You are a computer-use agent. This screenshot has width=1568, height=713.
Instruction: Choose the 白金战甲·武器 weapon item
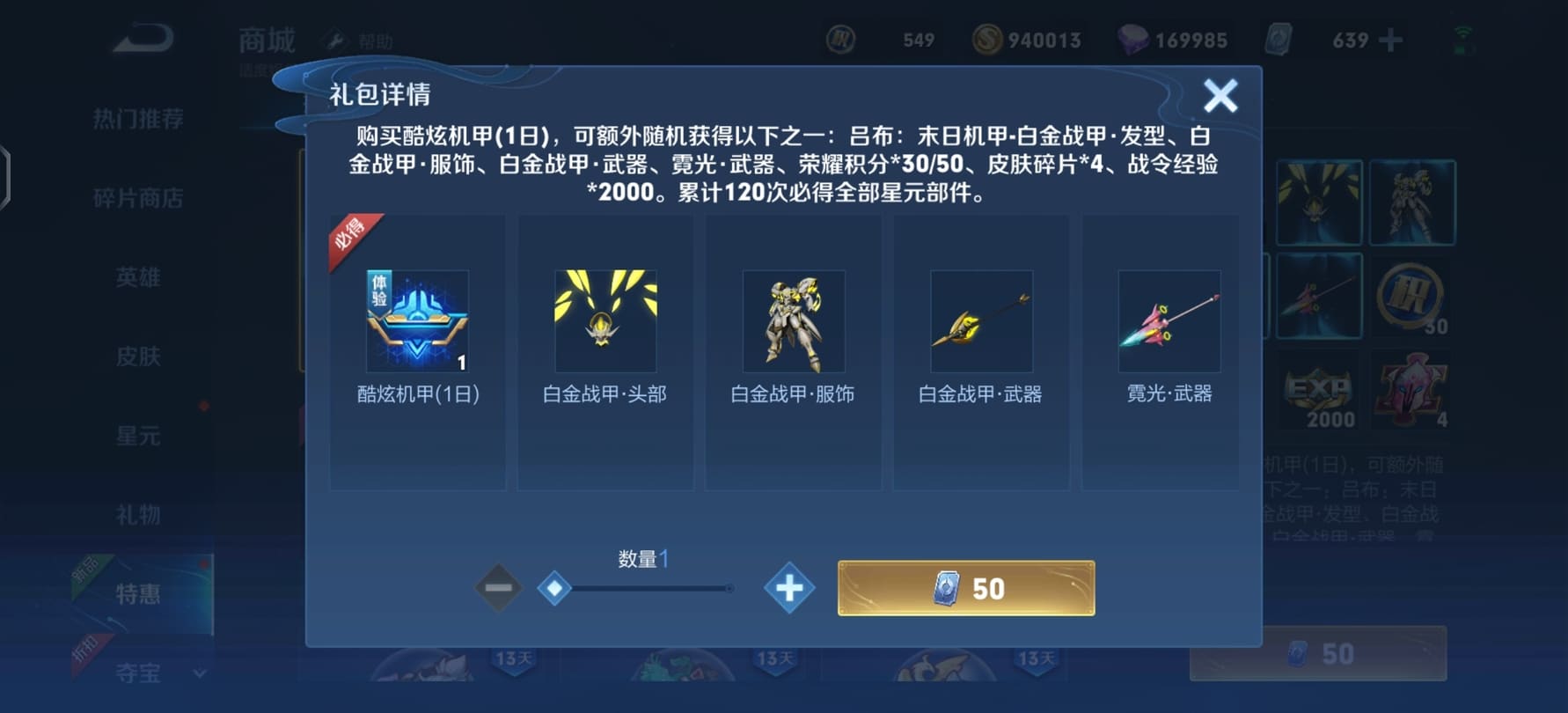pos(981,321)
